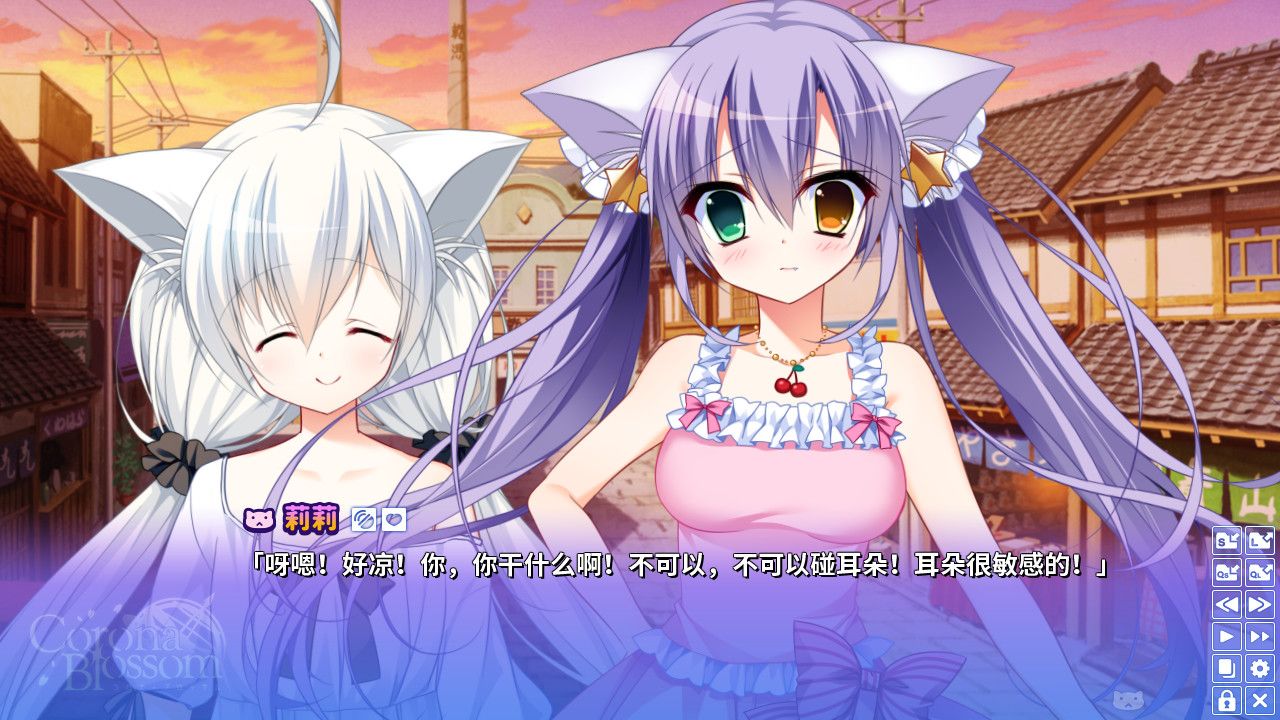Click the cat face icon beside the name

260,519
